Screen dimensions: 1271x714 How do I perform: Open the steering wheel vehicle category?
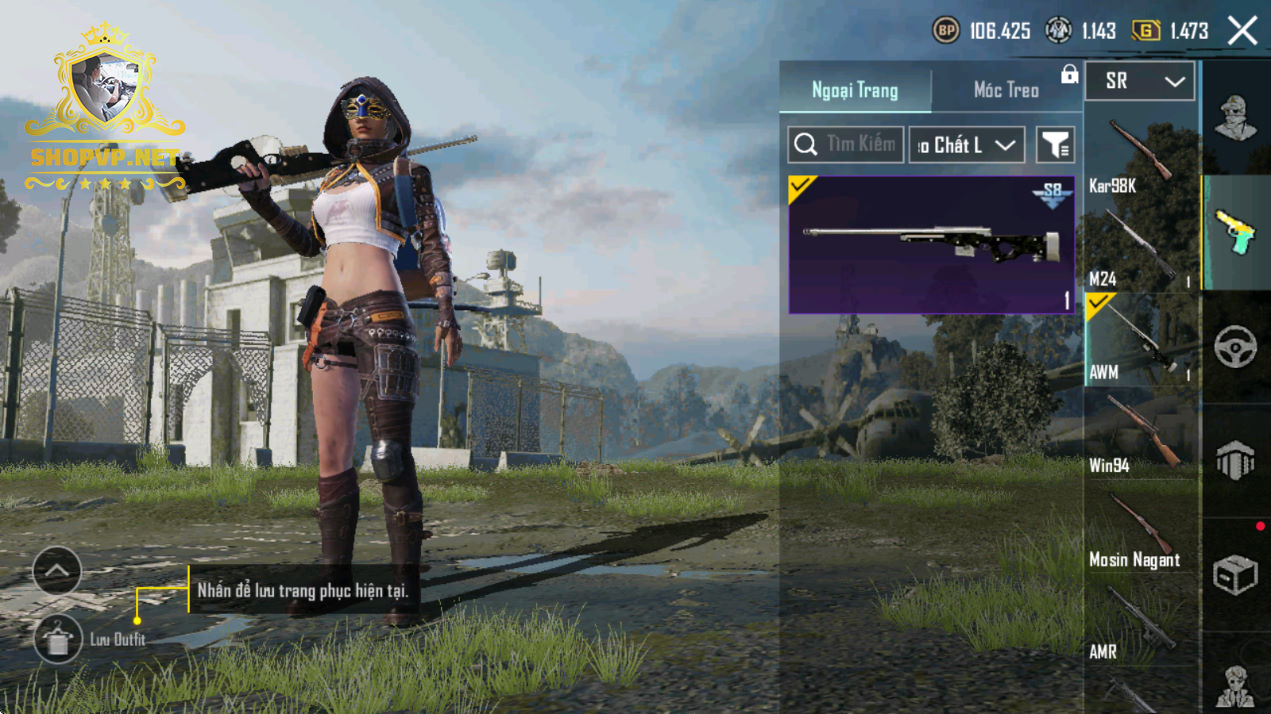pyautogui.click(x=1236, y=347)
